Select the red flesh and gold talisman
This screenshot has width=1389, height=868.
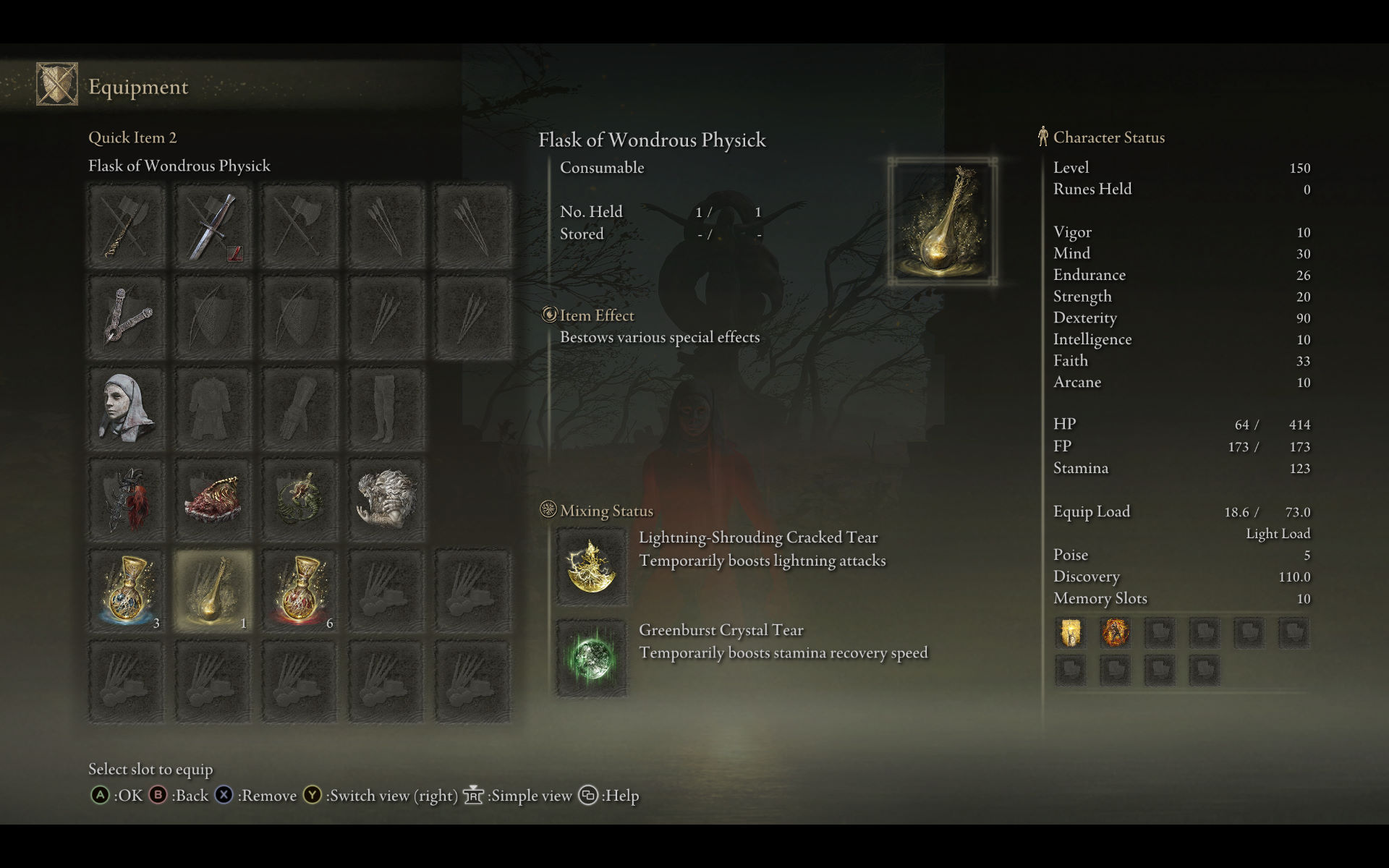coord(213,500)
